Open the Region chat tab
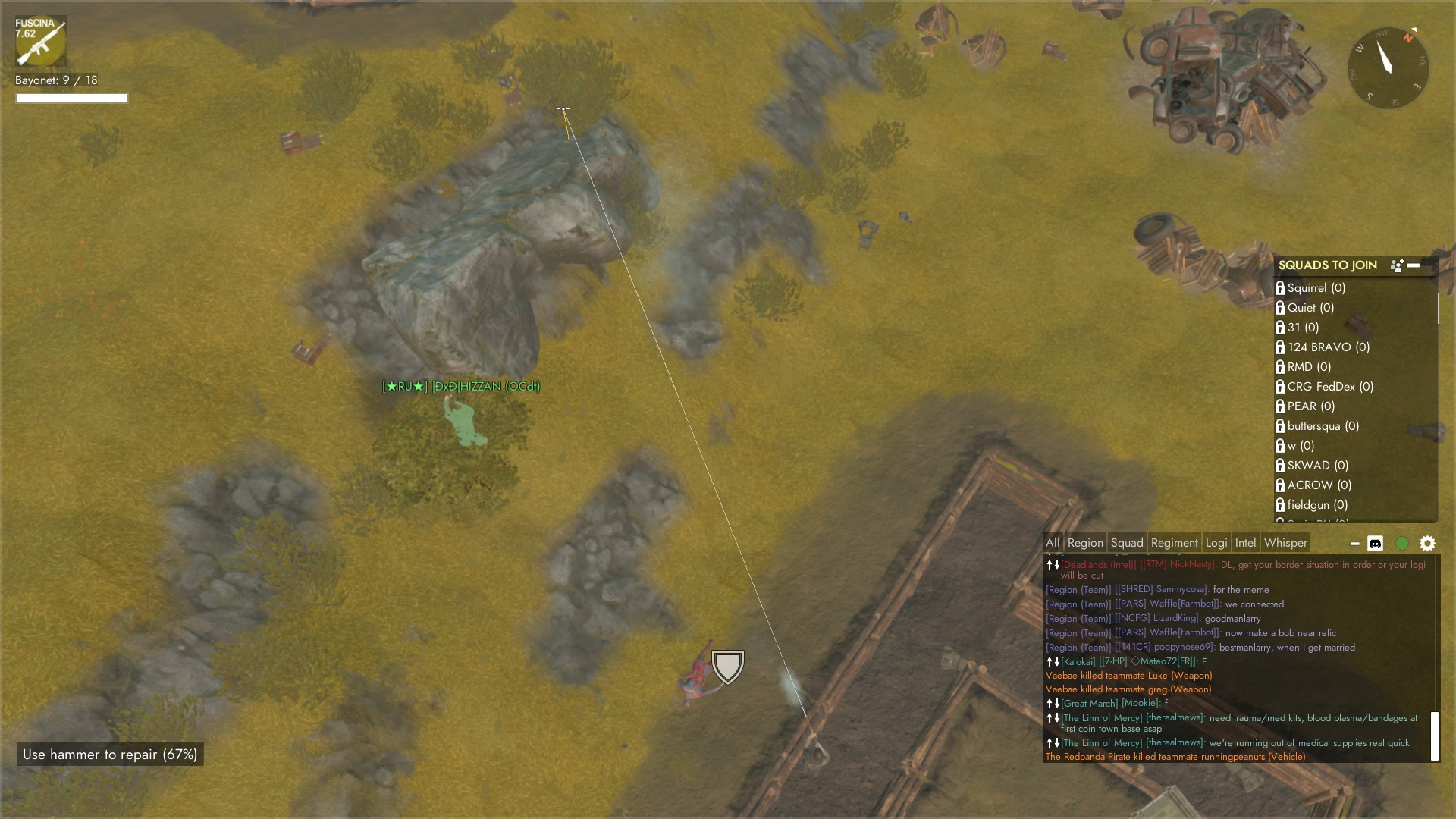This screenshot has width=1456, height=819. click(1085, 543)
